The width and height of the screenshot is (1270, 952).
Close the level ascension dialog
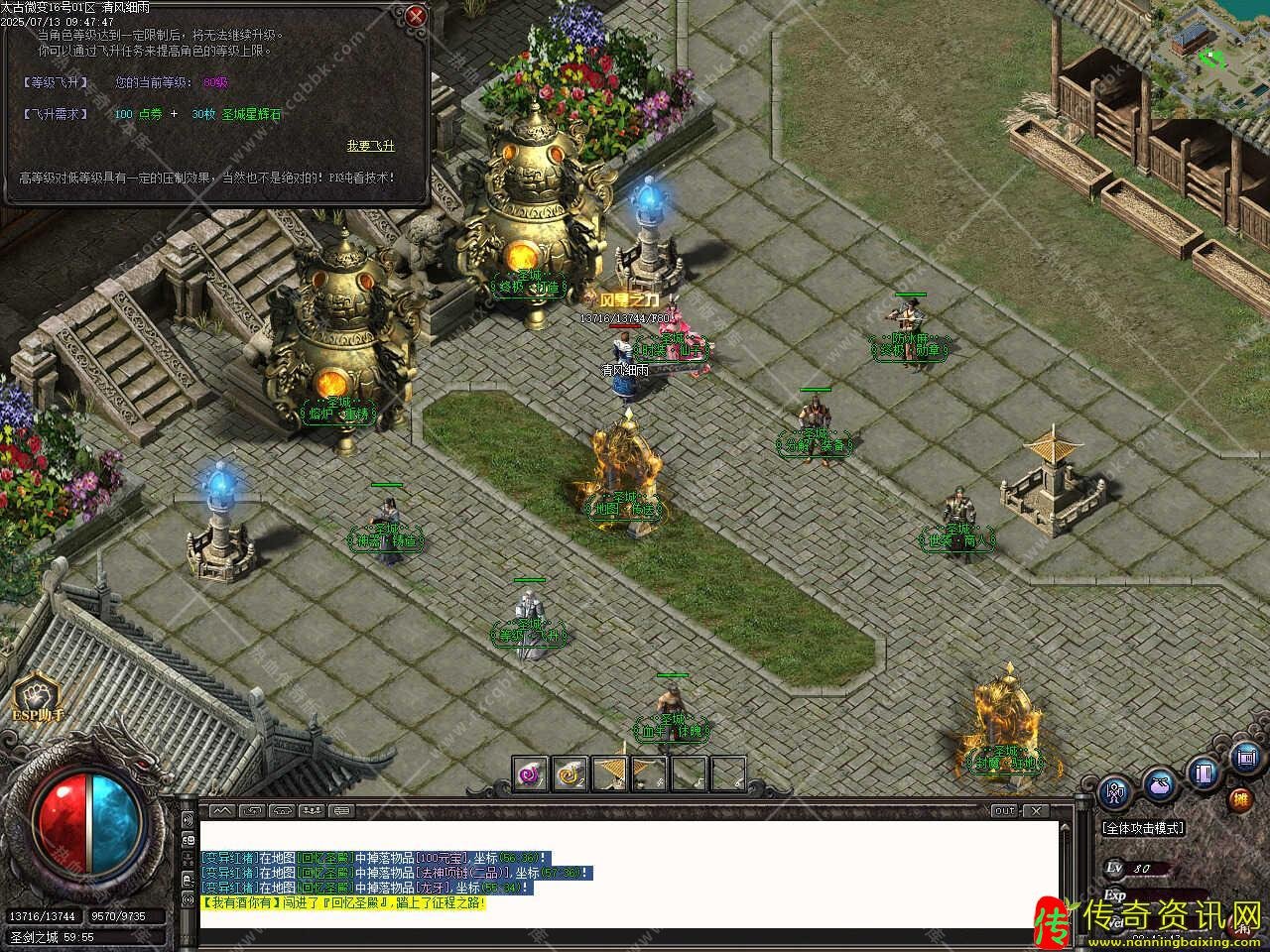pyautogui.click(x=415, y=15)
